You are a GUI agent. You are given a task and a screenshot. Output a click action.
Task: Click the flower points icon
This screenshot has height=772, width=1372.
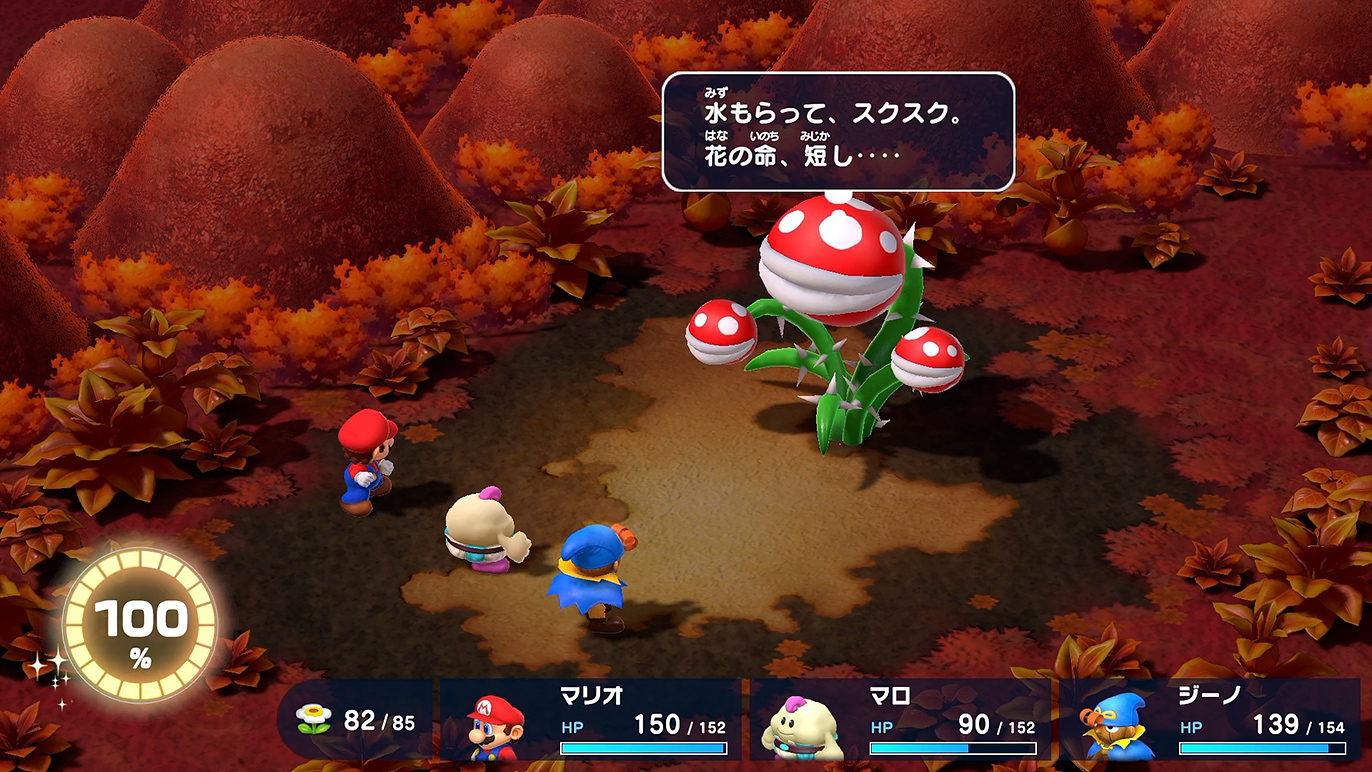tap(314, 719)
